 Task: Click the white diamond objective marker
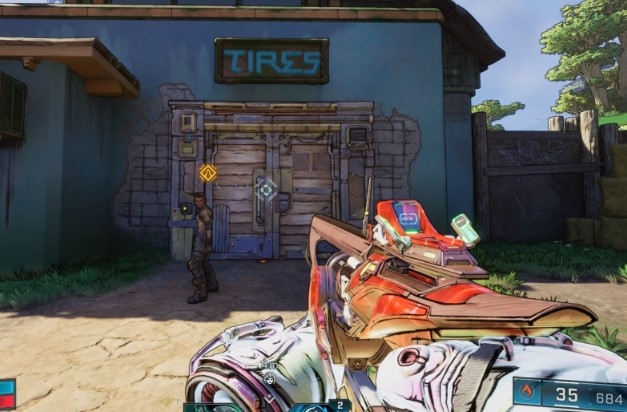pos(265,189)
